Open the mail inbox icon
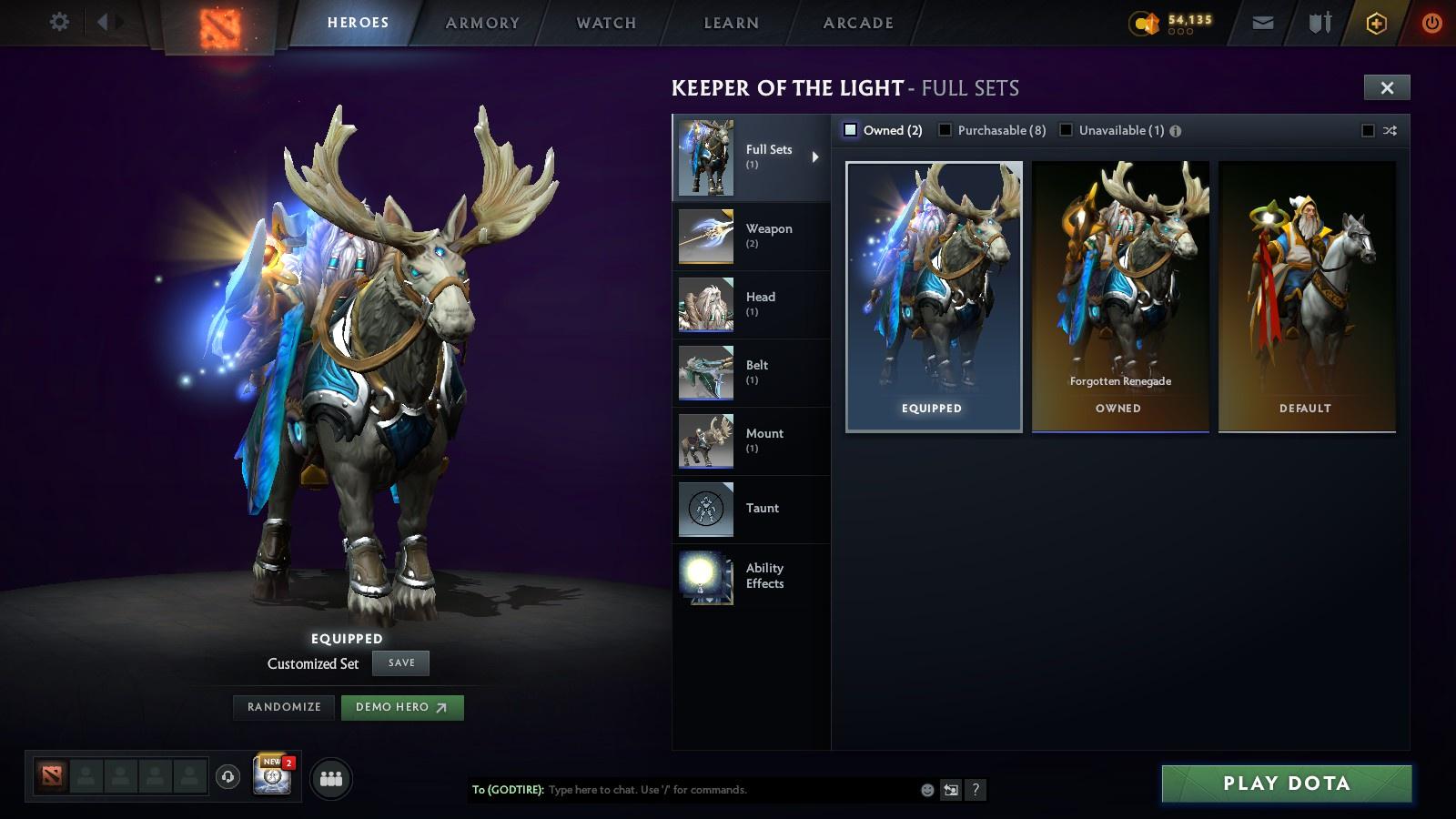Viewport: 1456px width, 819px height. 1263,21
